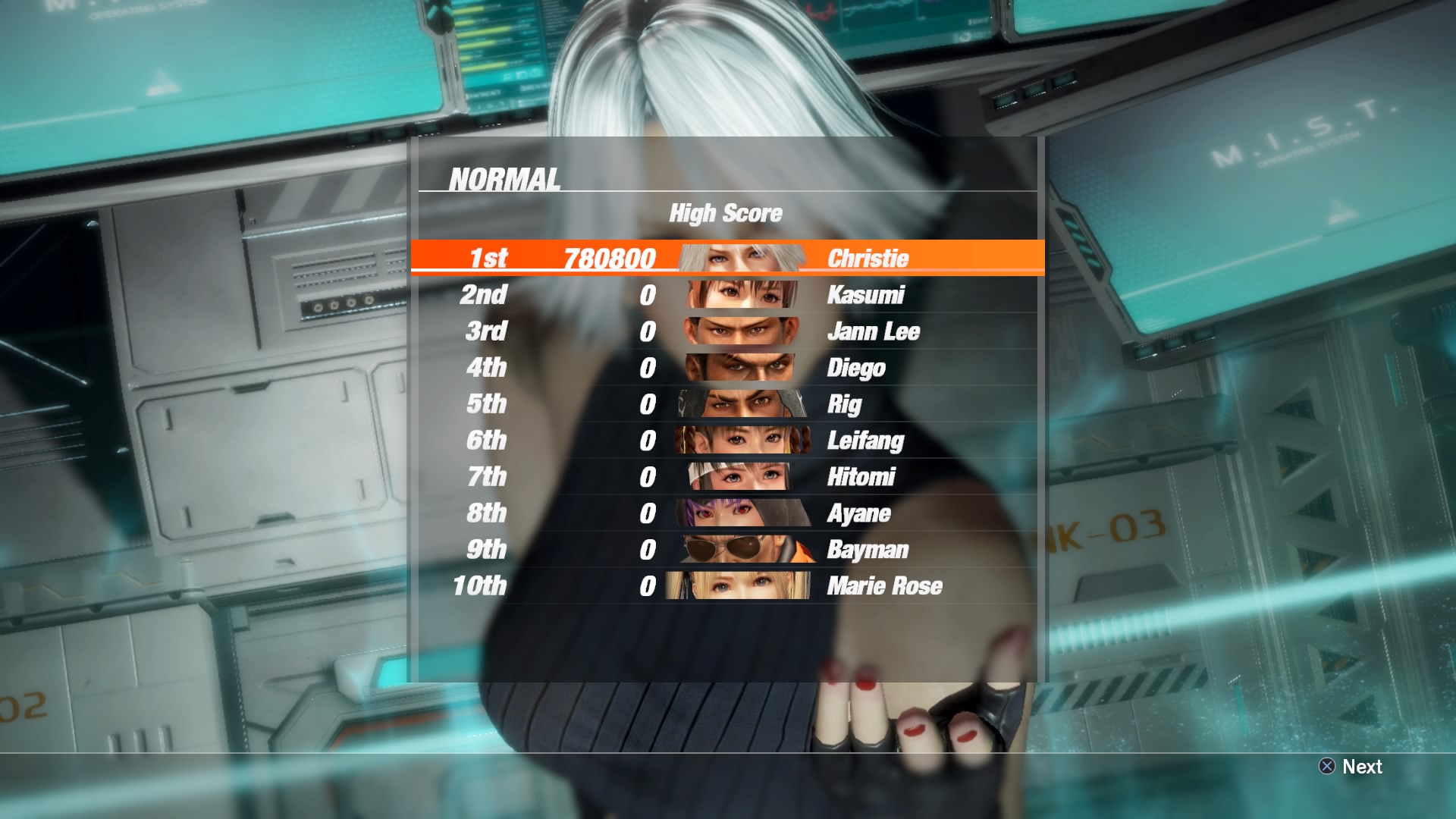Select Marie Rose's character portrait
This screenshot has width=1456, height=819.
[x=739, y=586]
